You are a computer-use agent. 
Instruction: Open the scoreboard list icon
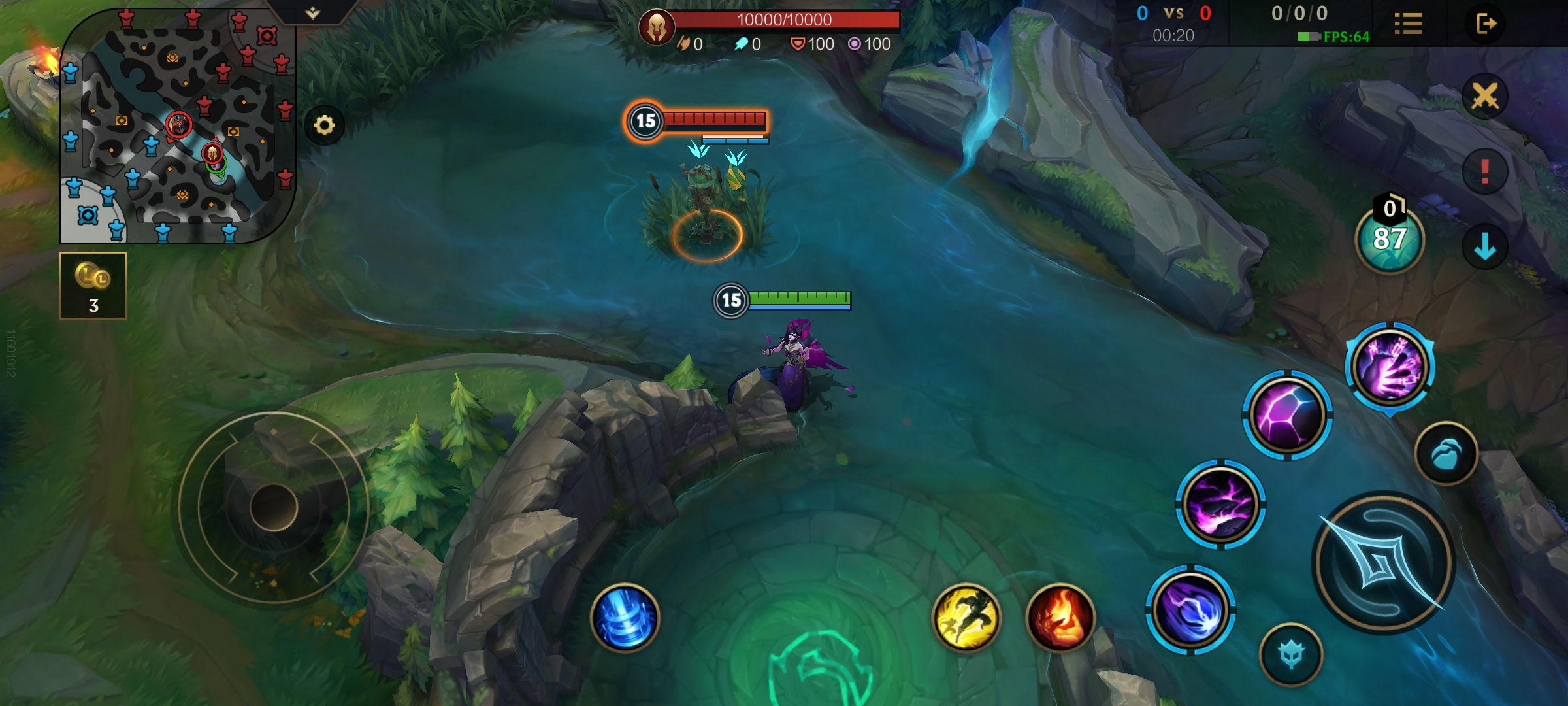click(1408, 24)
